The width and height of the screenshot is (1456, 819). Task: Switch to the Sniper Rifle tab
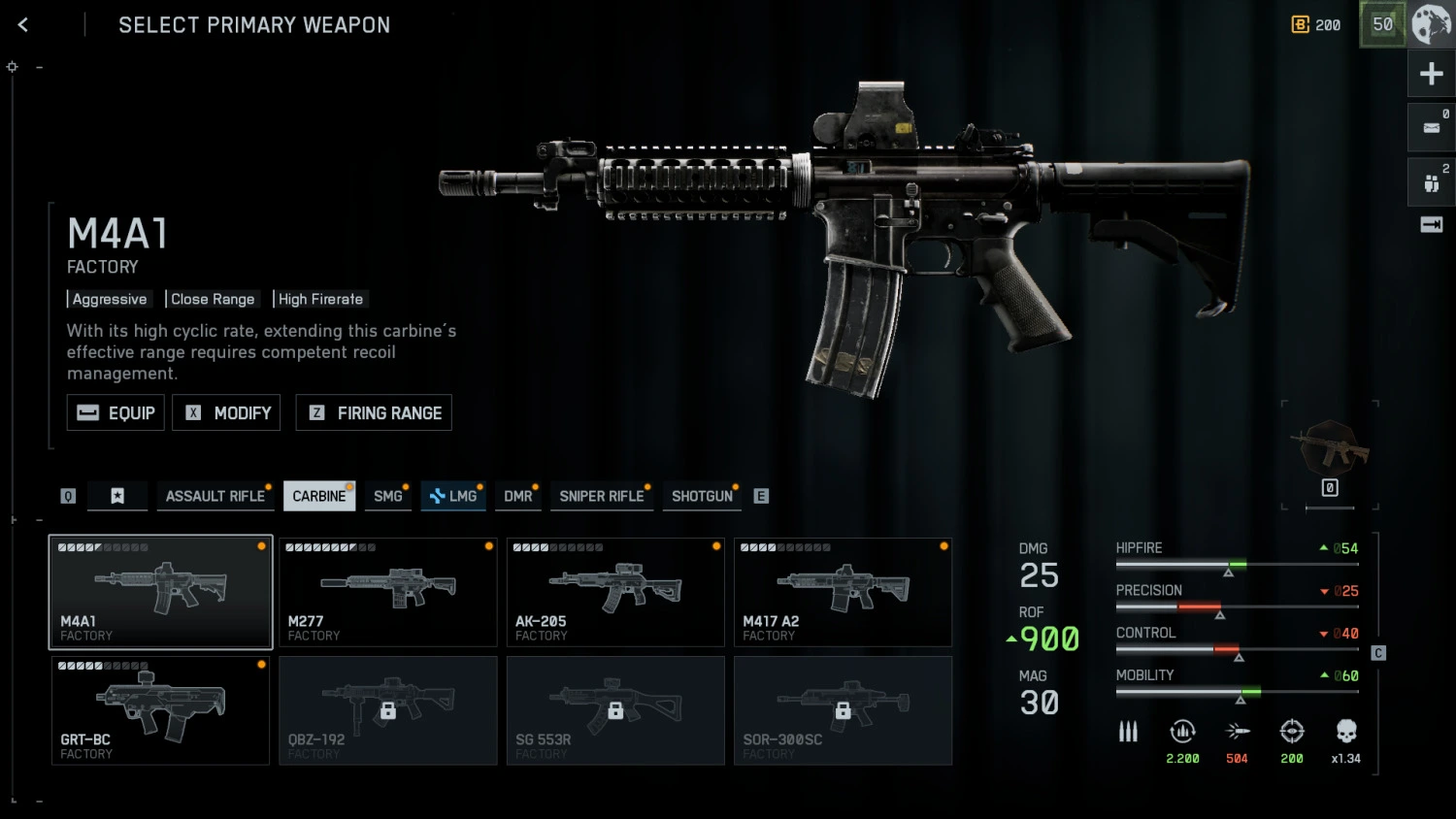coord(601,496)
